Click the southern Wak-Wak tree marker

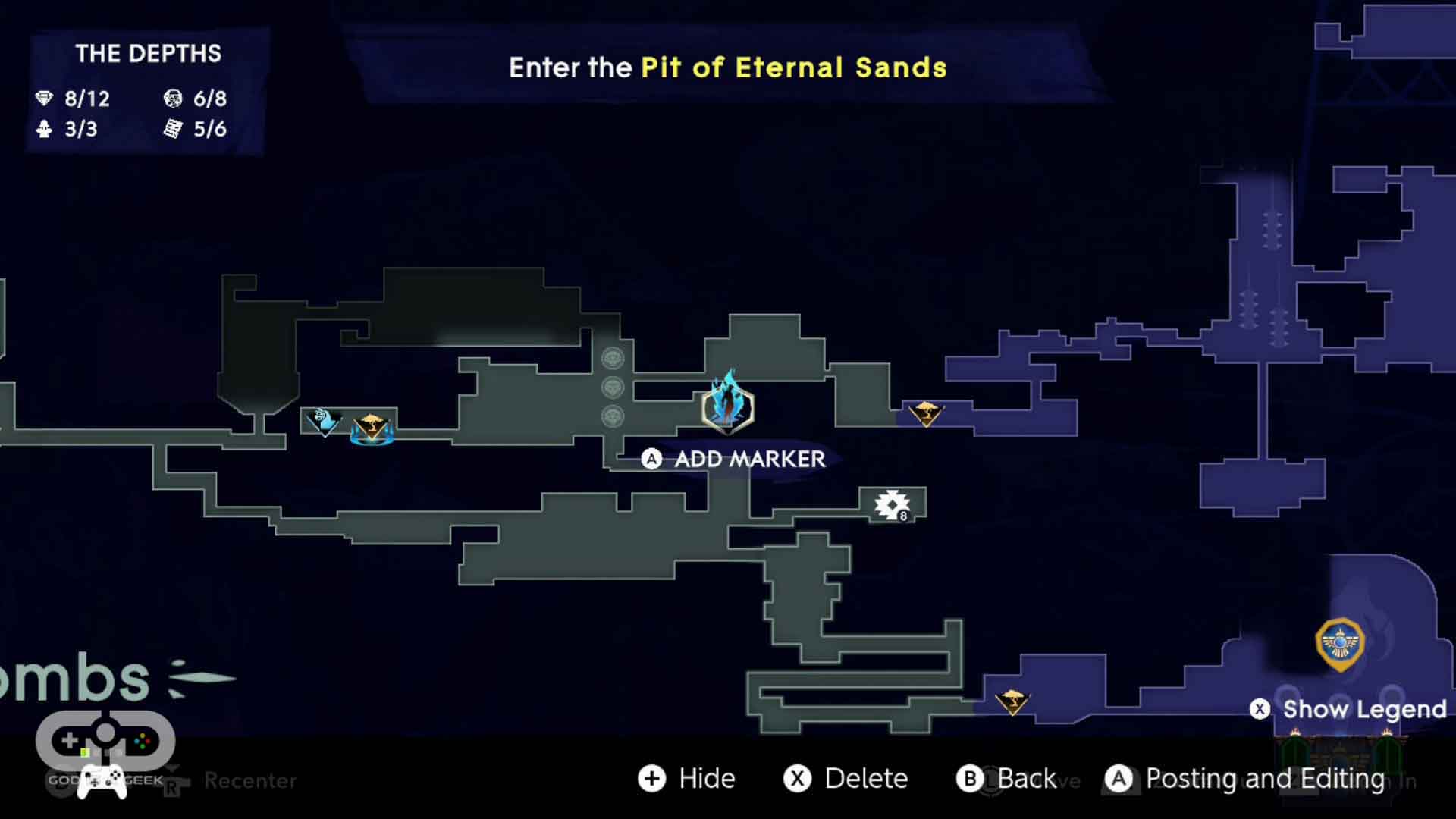click(1015, 701)
